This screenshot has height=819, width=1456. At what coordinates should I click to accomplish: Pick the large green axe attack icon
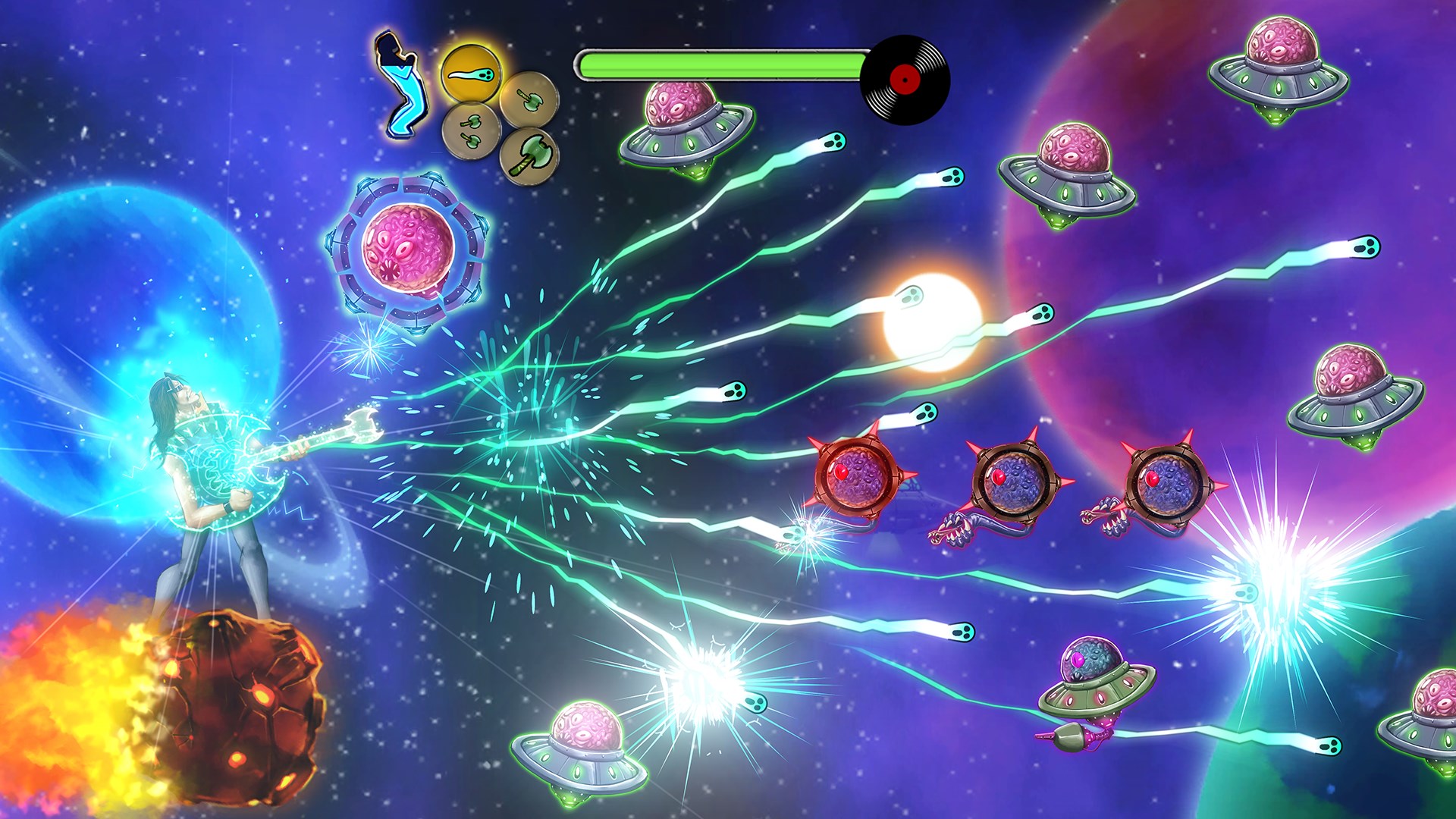coord(529,155)
